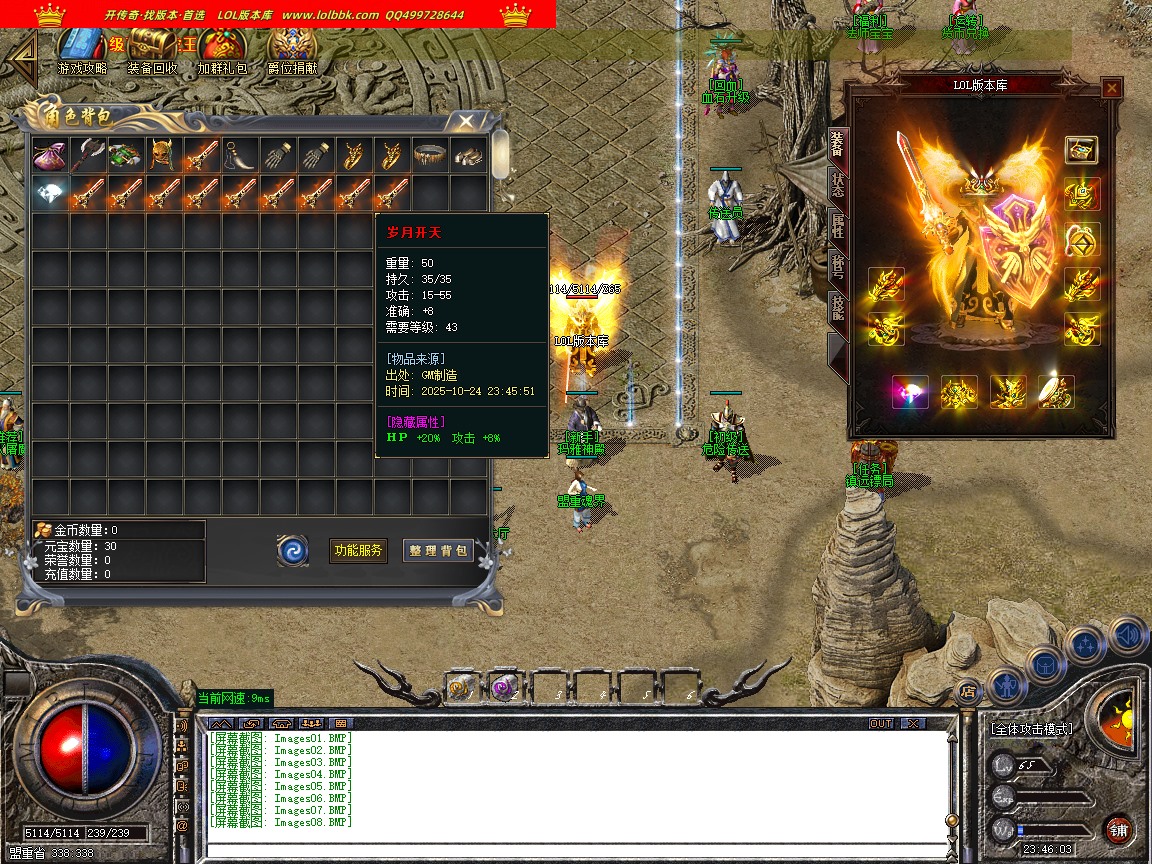Select the rainbow gem equipment slot
Image resolution: width=1152 pixels, height=864 pixels.
point(910,392)
